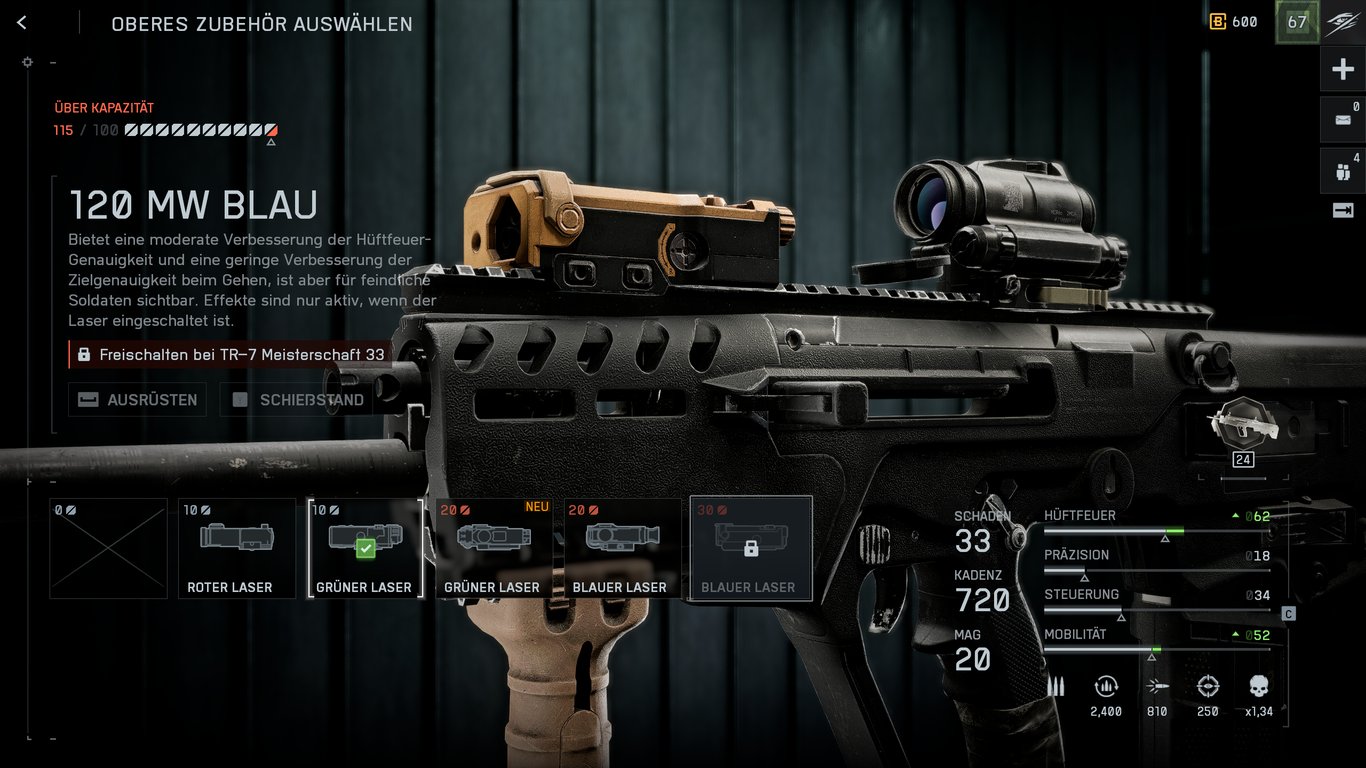
Task: Select the Roter Laser attachment
Action: pos(236,547)
